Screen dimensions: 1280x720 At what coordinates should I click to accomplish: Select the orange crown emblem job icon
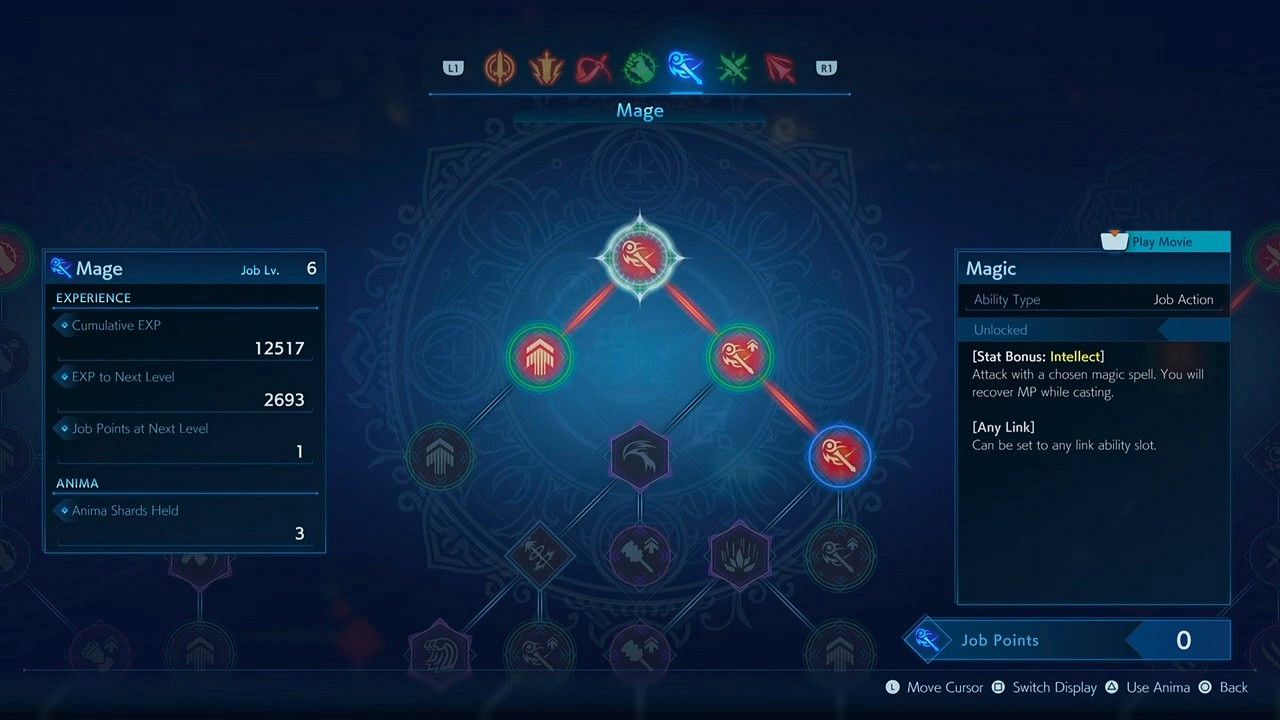[x=545, y=68]
